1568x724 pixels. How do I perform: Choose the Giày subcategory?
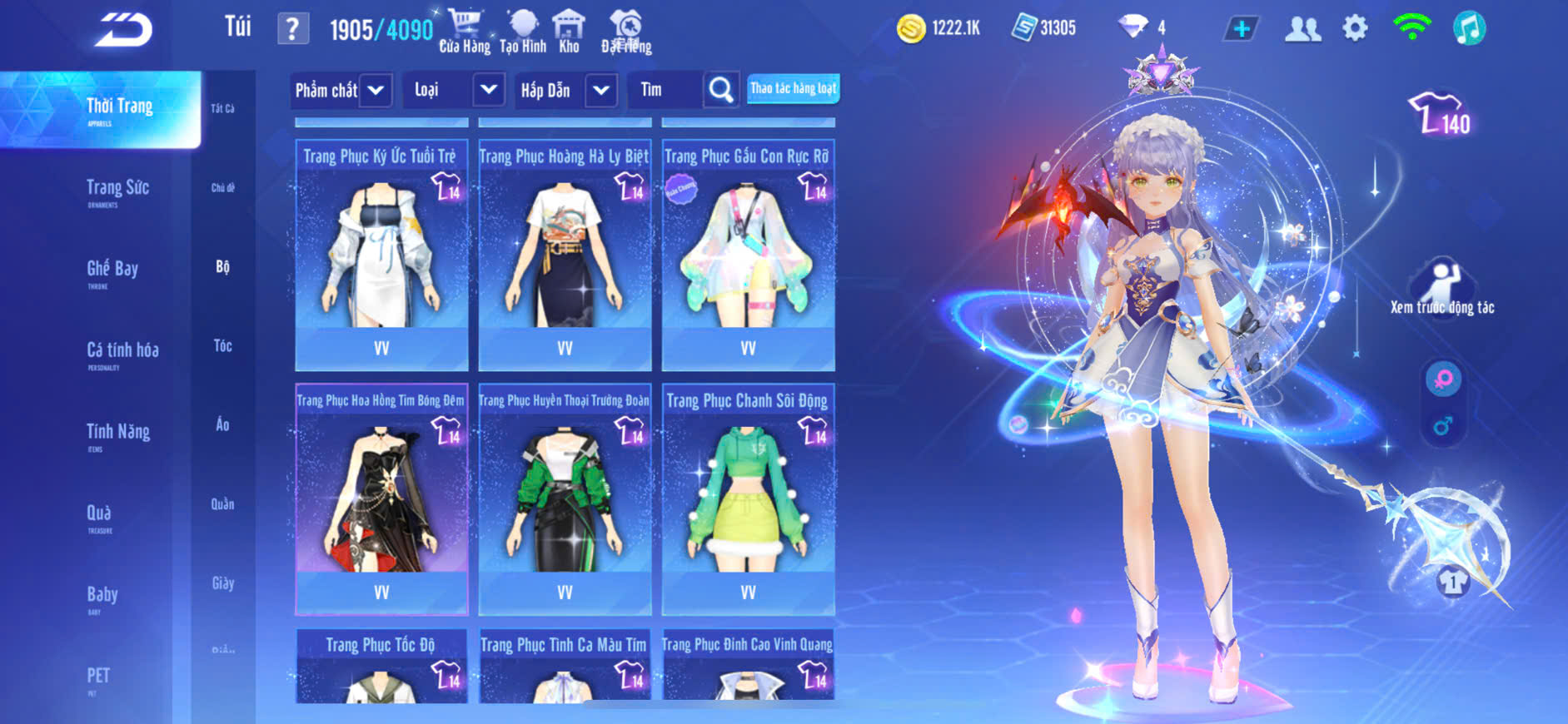point(222,583)
